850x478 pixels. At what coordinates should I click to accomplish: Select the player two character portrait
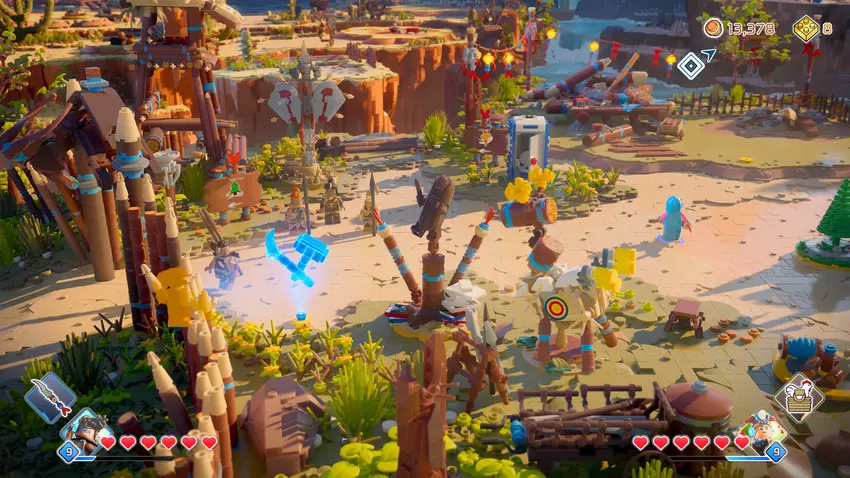(762, 429)
